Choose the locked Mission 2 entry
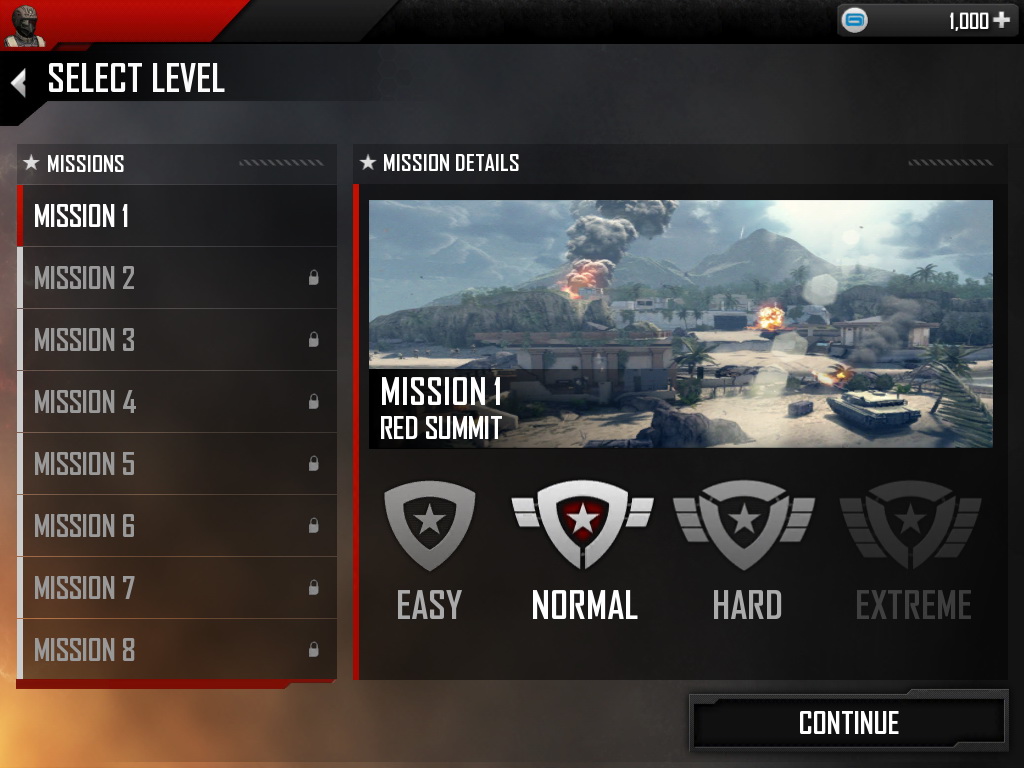The image size is (1024, 768). [x=177, y=278]
